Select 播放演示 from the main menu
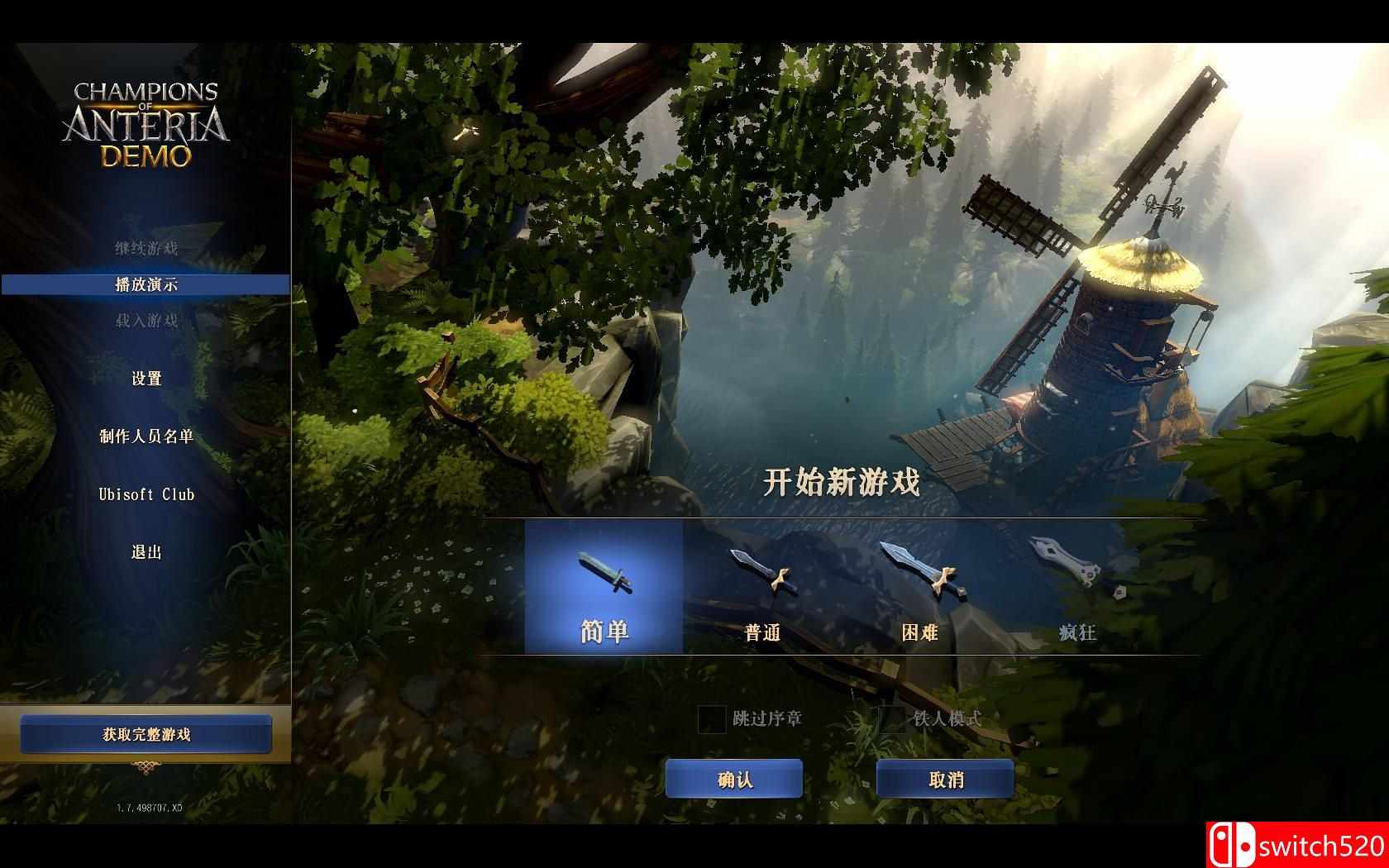This screenshot has height=868, width=1389. pyautogui.click(x=149, y=283)
